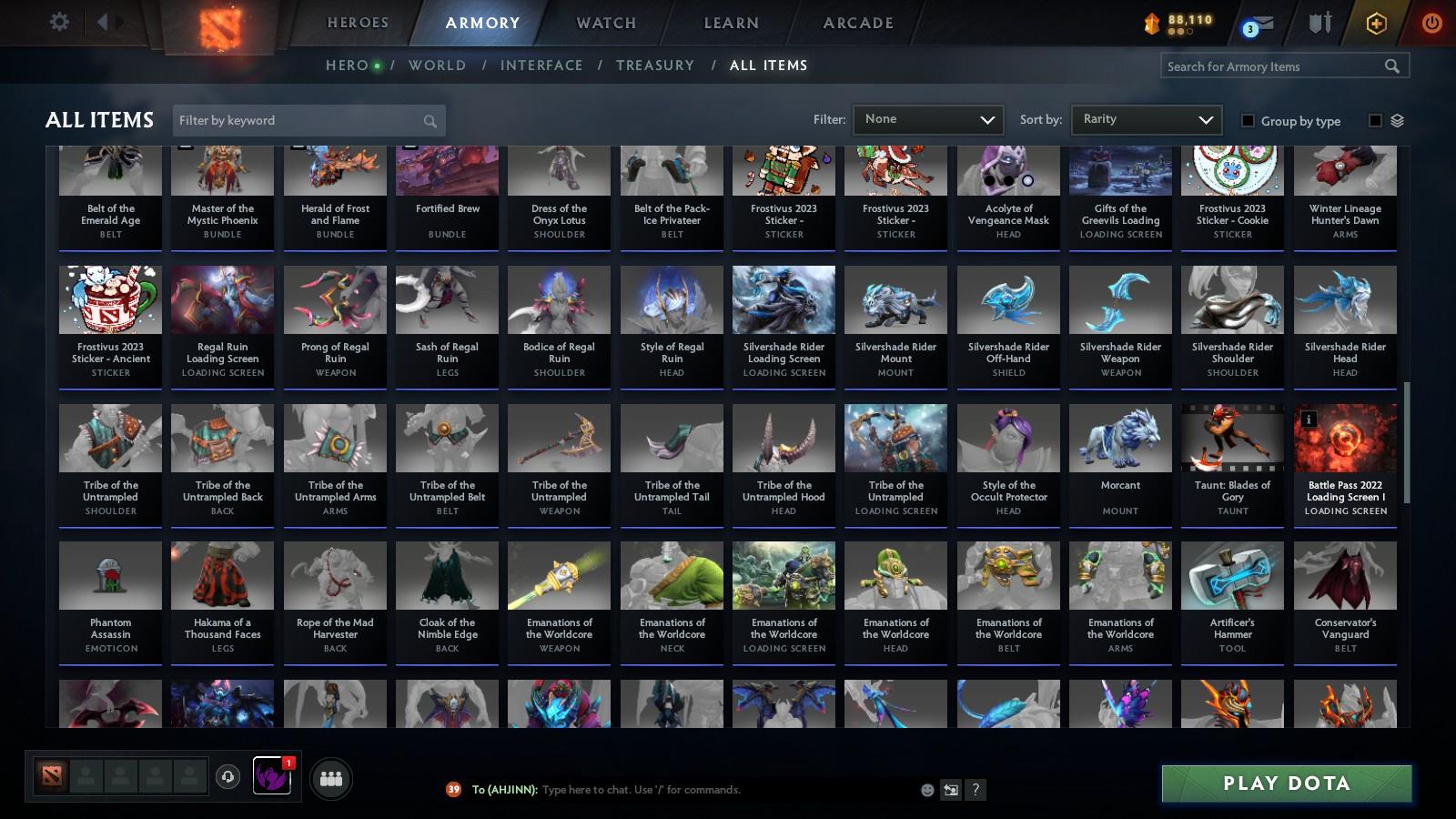Click the help question mark icon
This screenshot has height=819, width=1456.
tap(974, 790)
